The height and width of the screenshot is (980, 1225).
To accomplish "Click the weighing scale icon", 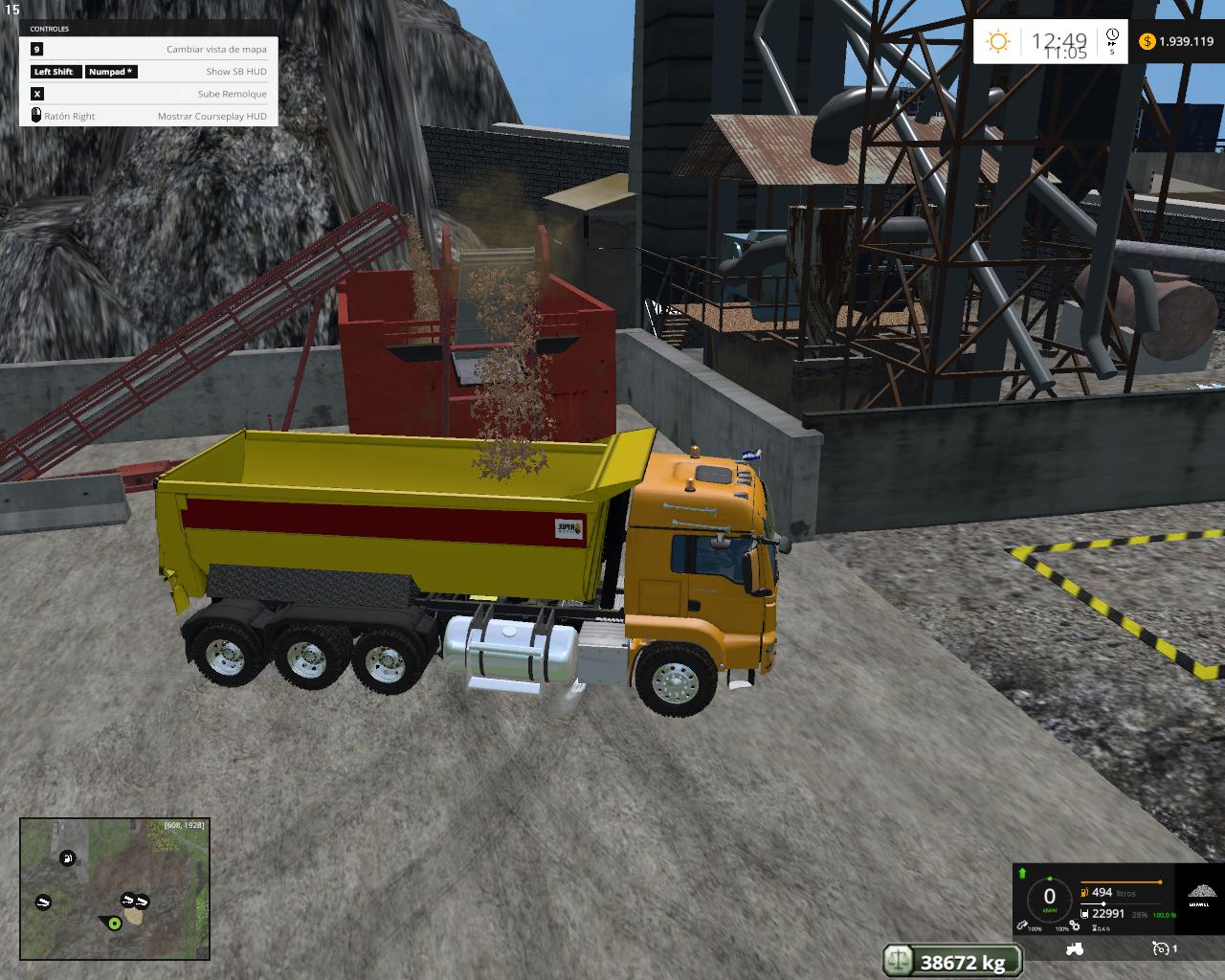I will [x=899, y=960].
